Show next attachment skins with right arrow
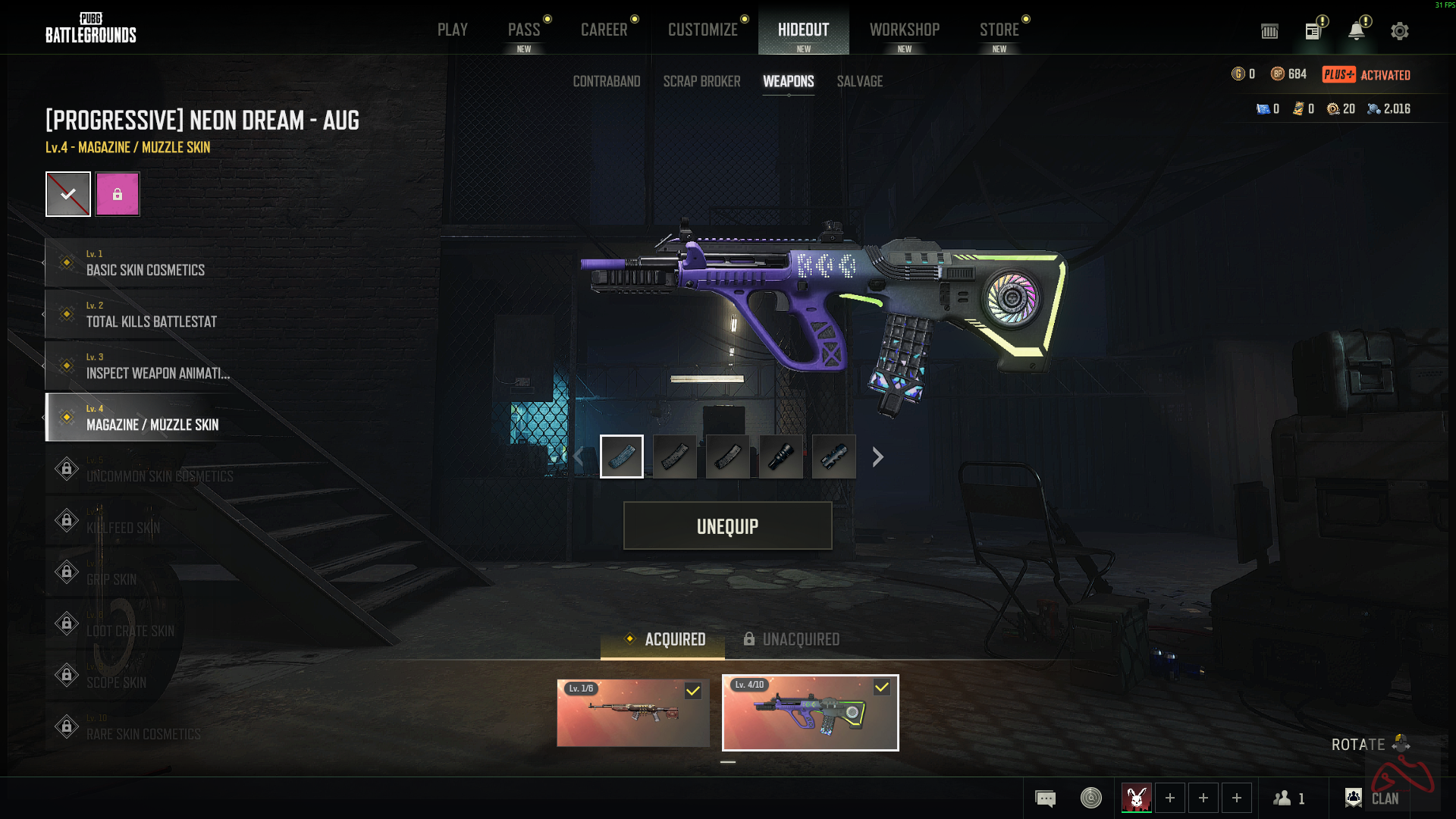1456x819 pixels. click(877, 457)
